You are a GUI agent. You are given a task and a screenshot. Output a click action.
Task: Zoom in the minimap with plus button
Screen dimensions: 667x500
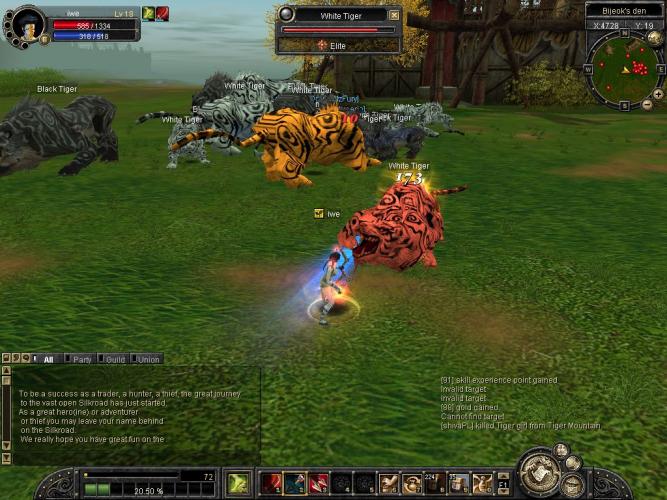tap(658, 92)
